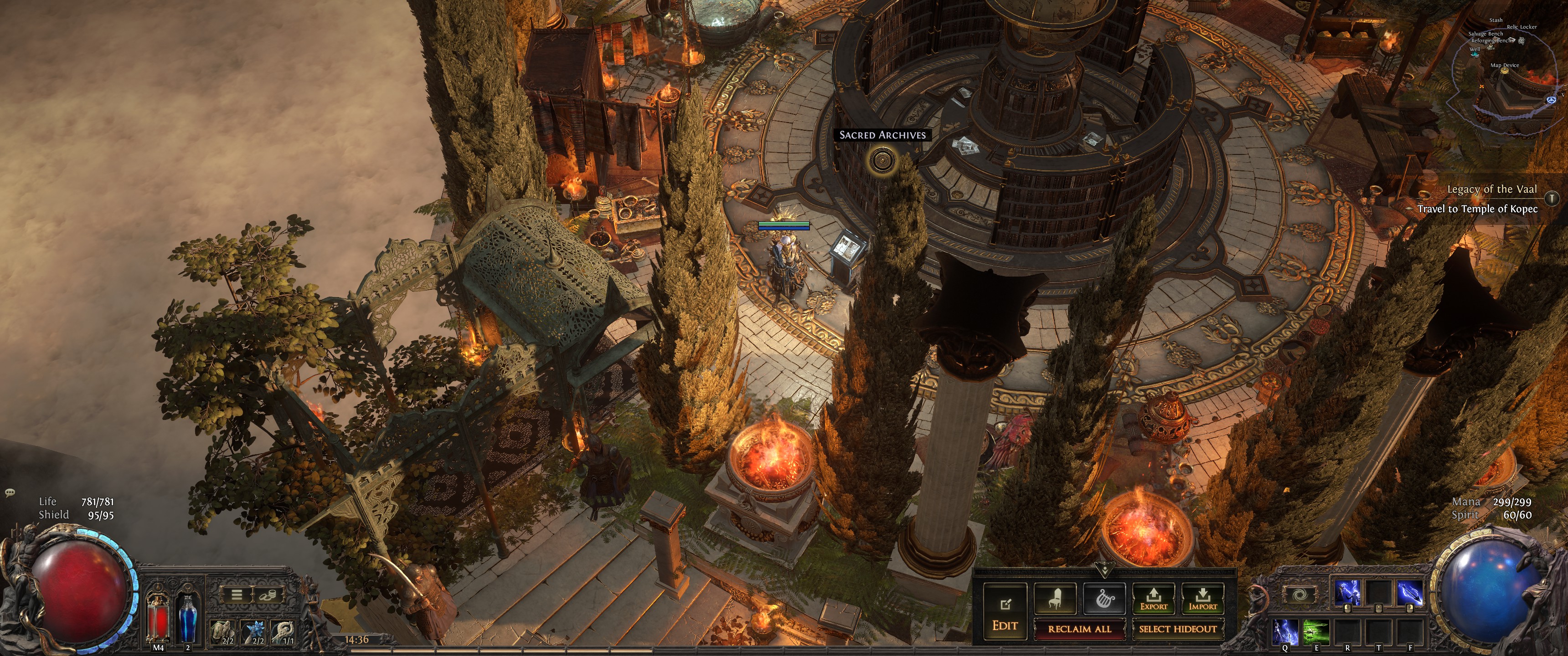Click the Sacred Archives waypoint label
This screenshot has width=1568, height=656.
(882, 135)
